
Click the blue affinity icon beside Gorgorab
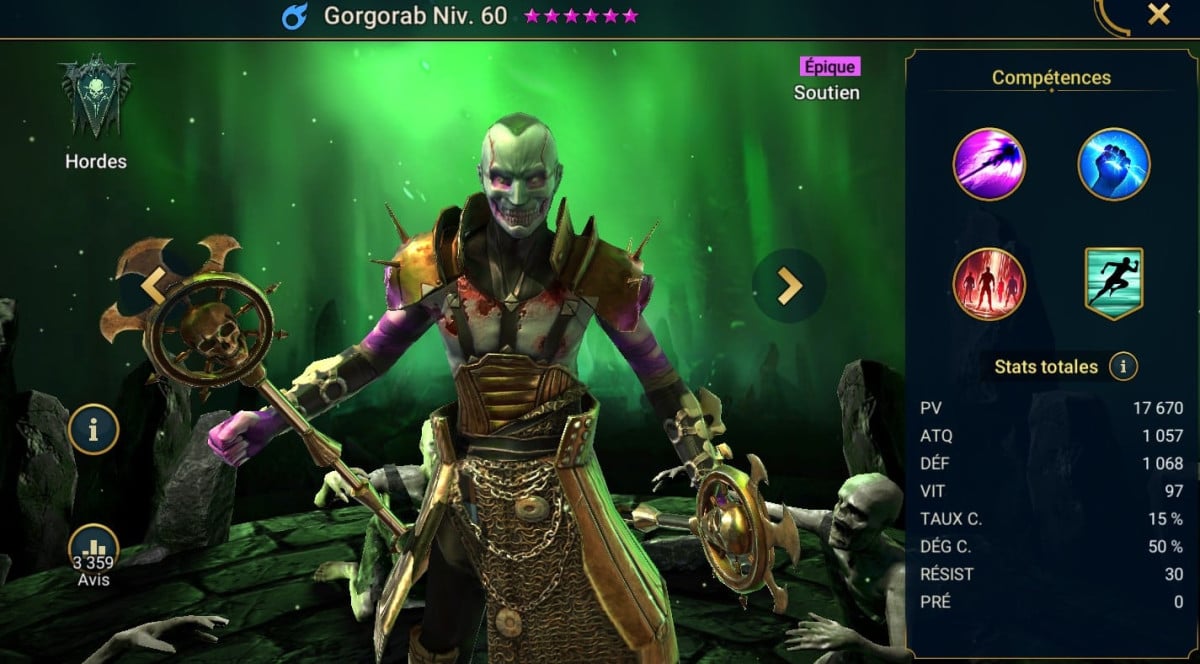[x=297, y=16]
